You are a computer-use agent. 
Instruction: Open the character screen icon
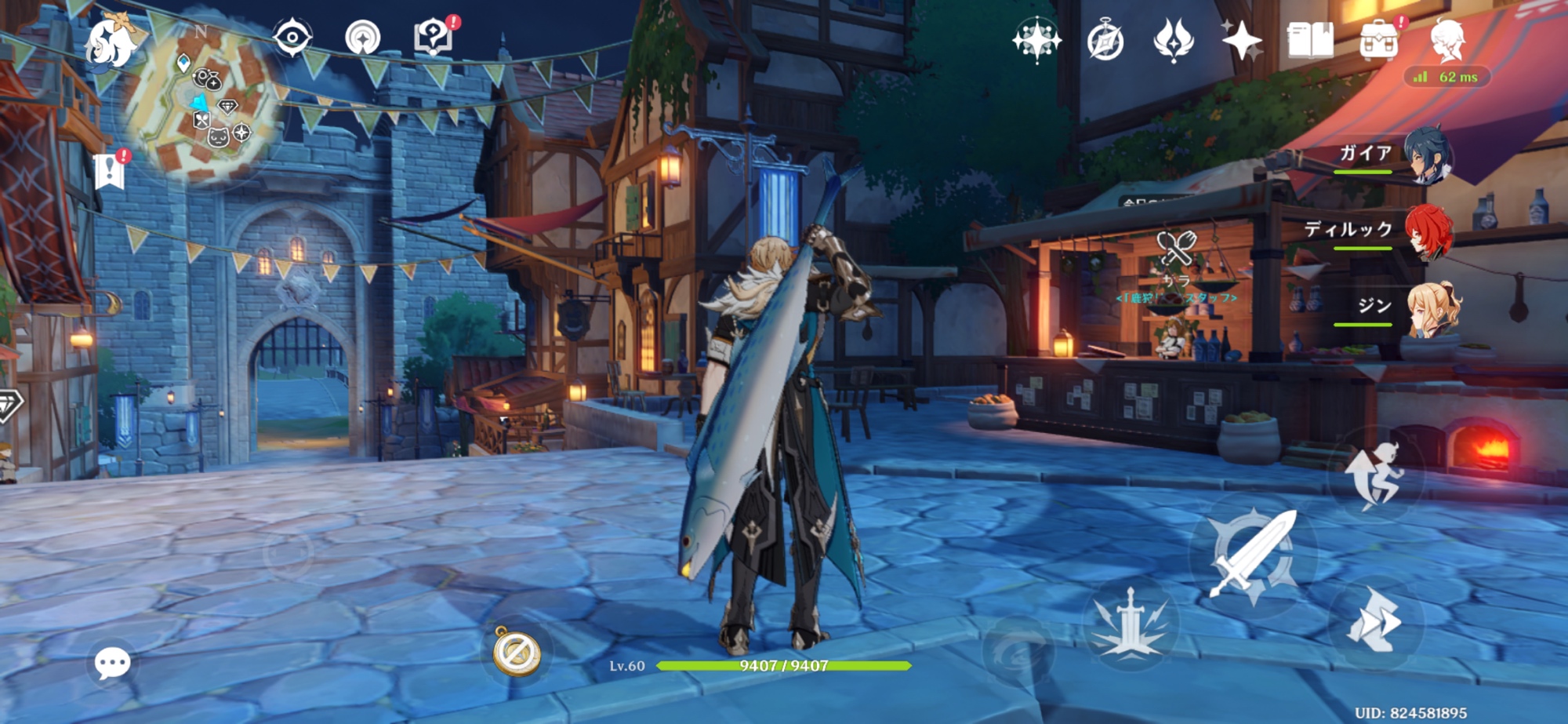coord(1447,39)
